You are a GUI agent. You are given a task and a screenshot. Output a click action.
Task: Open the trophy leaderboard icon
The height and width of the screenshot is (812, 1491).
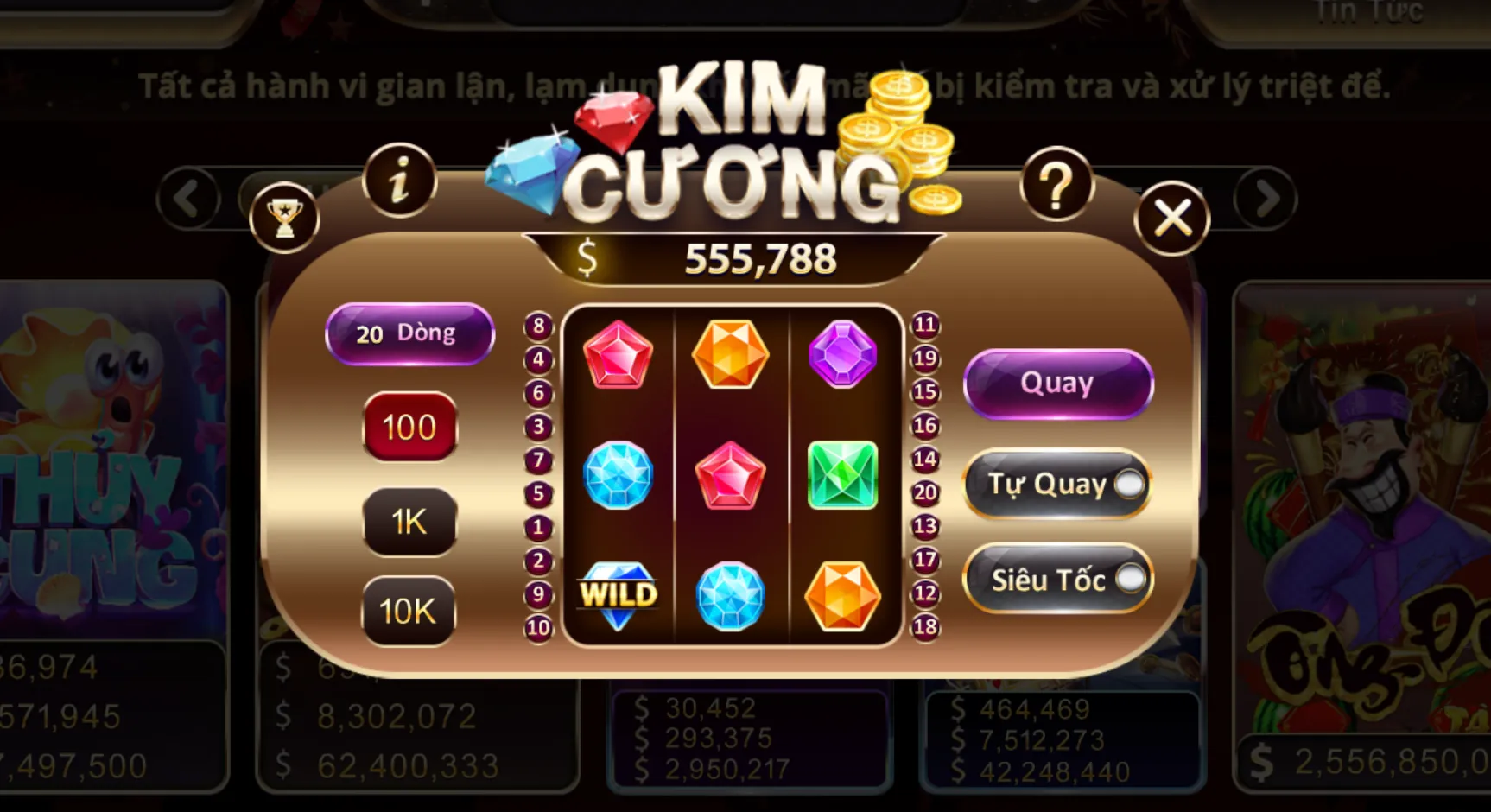(x=284, y=219)
